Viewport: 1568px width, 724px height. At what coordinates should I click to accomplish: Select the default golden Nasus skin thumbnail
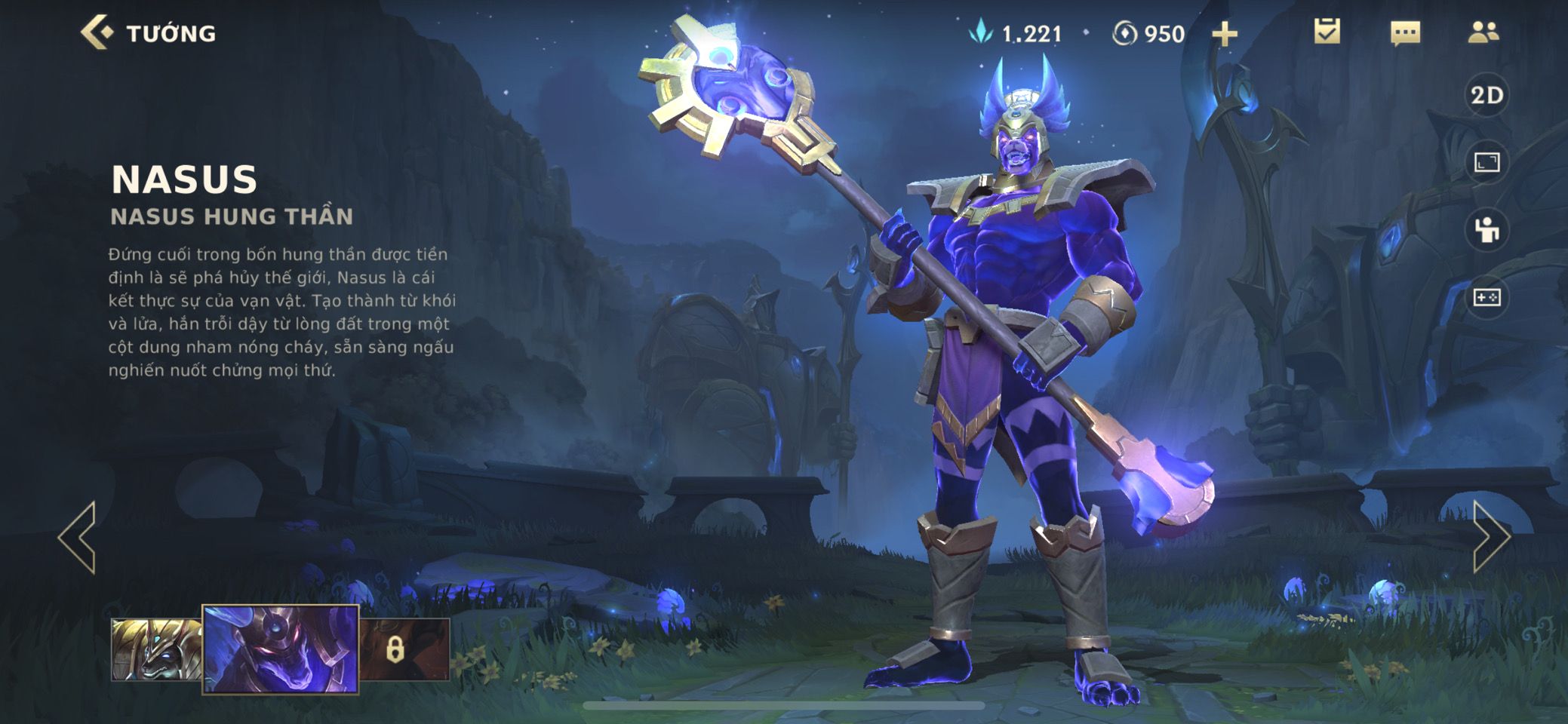pos(156,649)
